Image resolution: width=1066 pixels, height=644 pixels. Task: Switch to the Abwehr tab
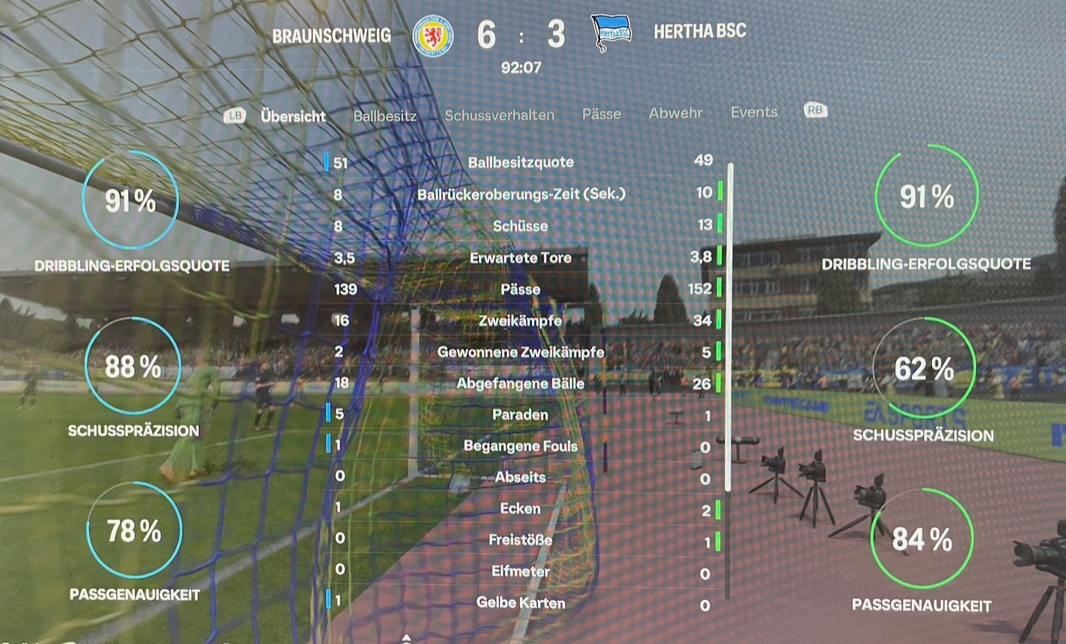676,113
